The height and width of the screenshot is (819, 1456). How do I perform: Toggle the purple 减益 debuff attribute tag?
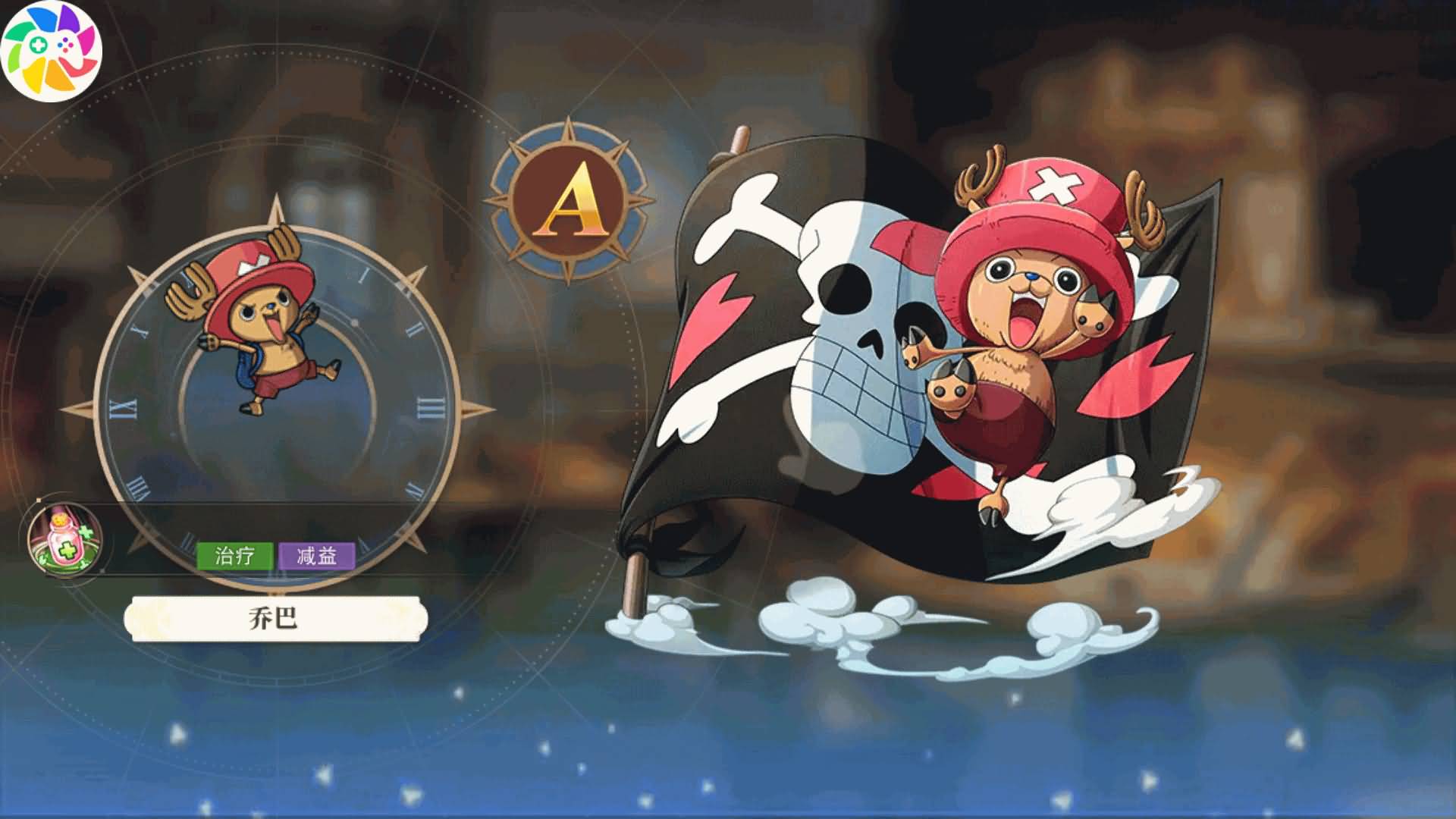pyautogui.click(x=316, y=555)
